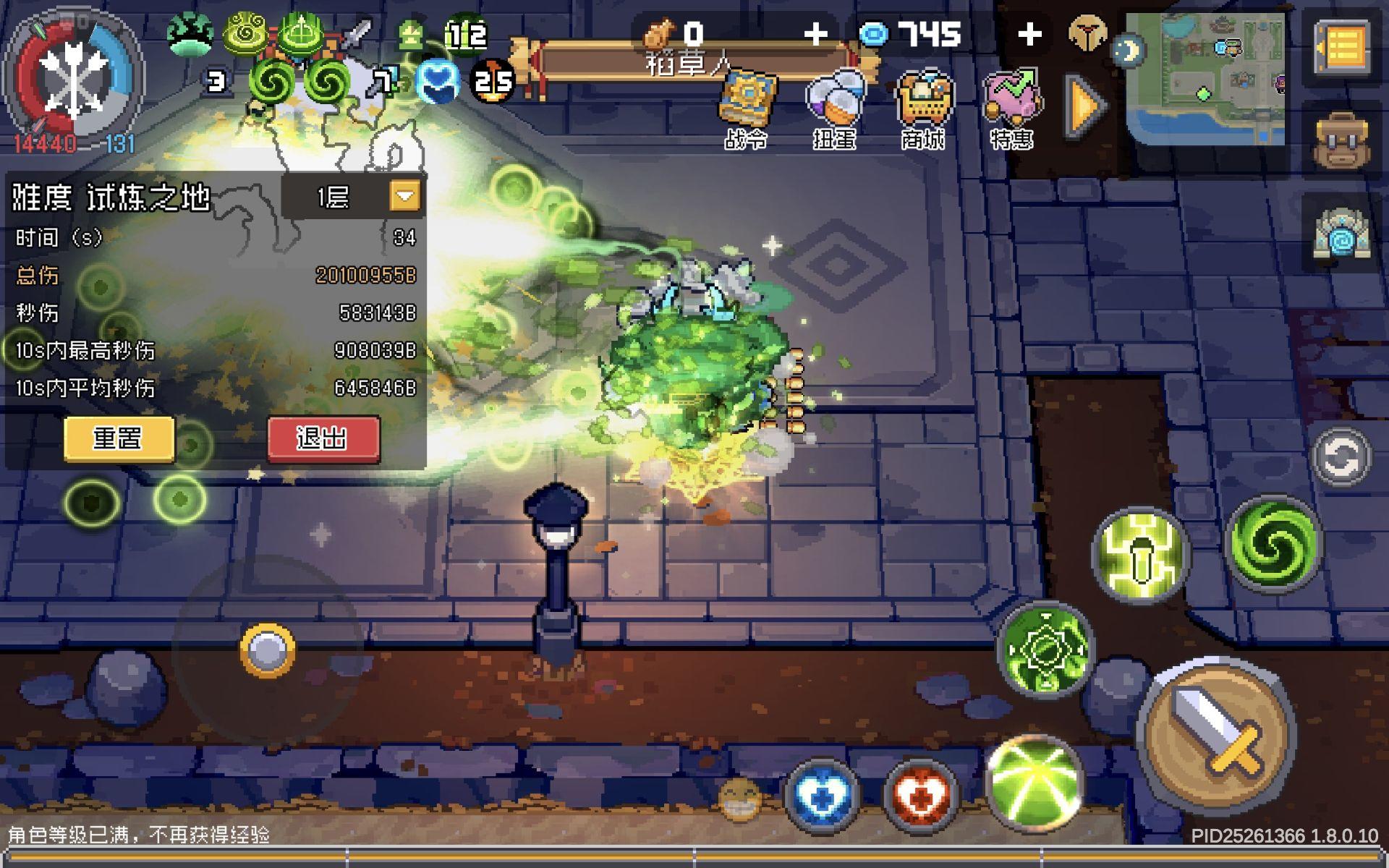The image size is (1389, 868).
Task: Open the 商城 in-game shop
Action: pyautogui.click(x=926, y=98)
